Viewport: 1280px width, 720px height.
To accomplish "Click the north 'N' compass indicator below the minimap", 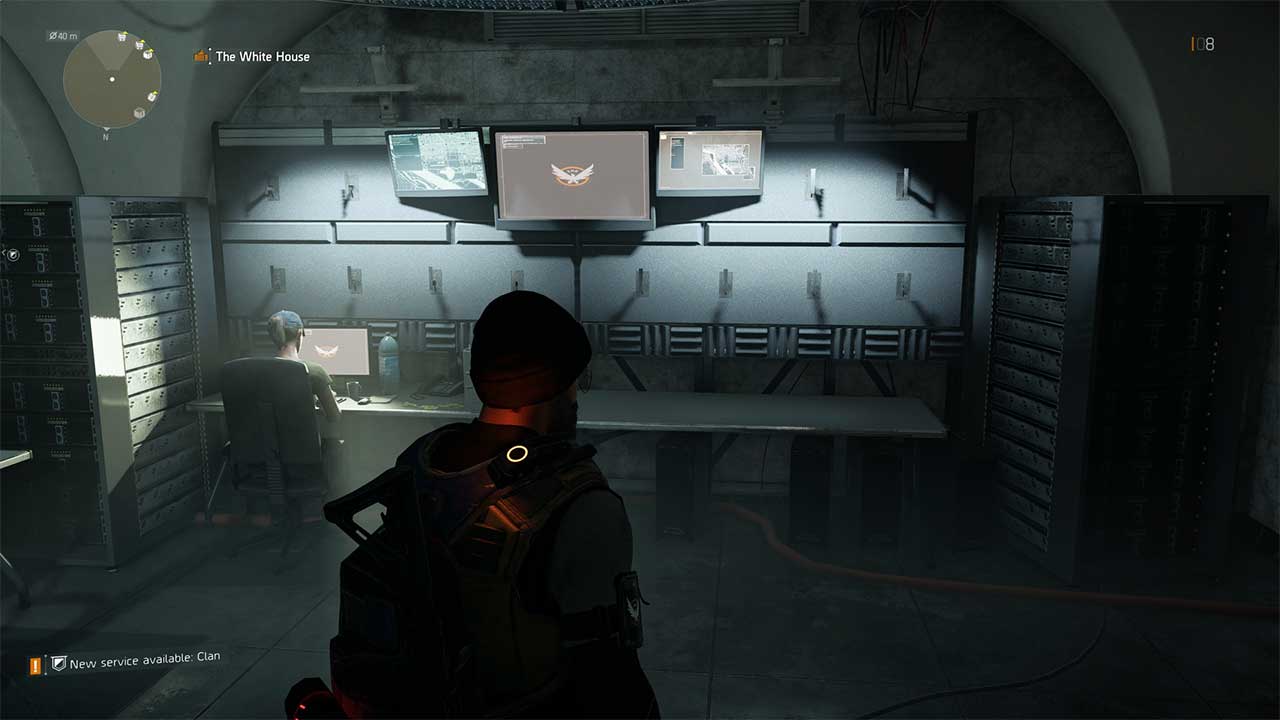I will pos(106,136).
